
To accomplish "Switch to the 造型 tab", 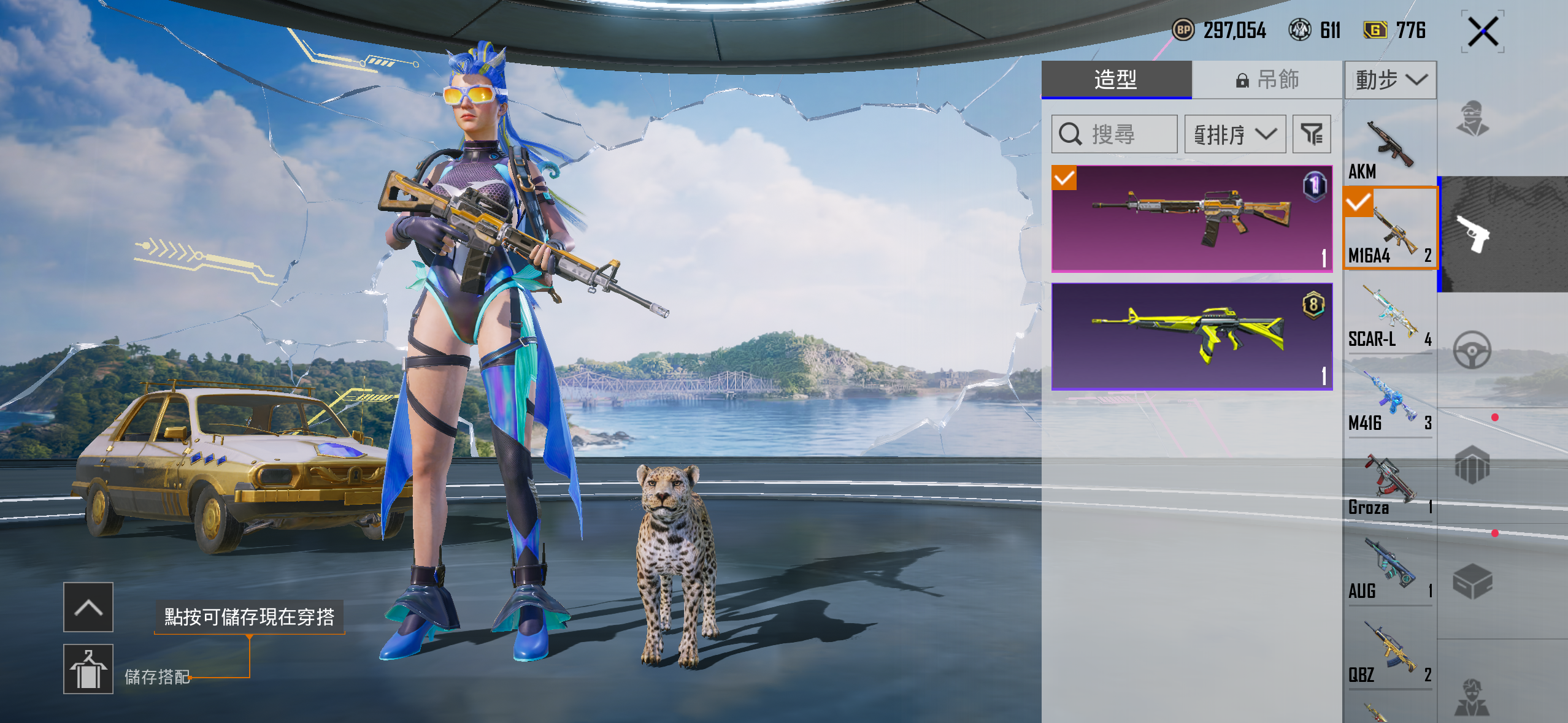I will [x=1116, y=80].
